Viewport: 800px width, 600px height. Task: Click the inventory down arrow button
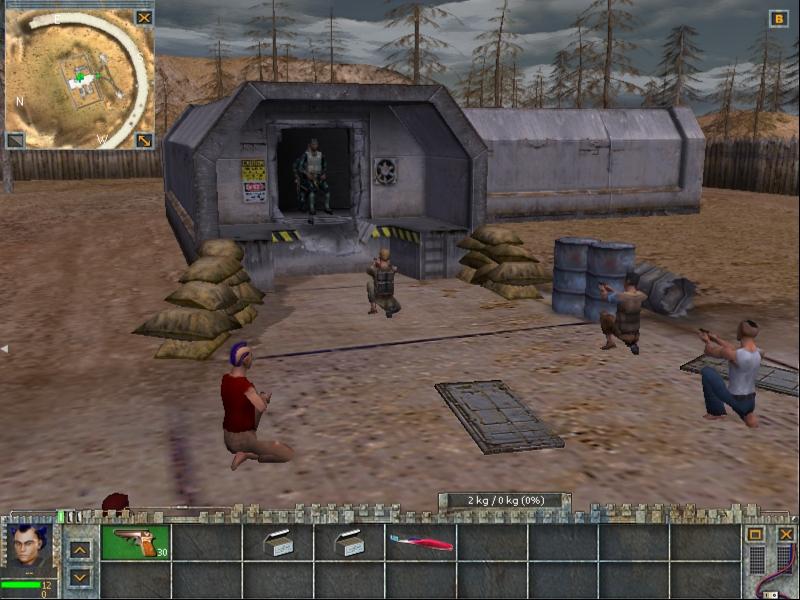(x=80, y=577)
